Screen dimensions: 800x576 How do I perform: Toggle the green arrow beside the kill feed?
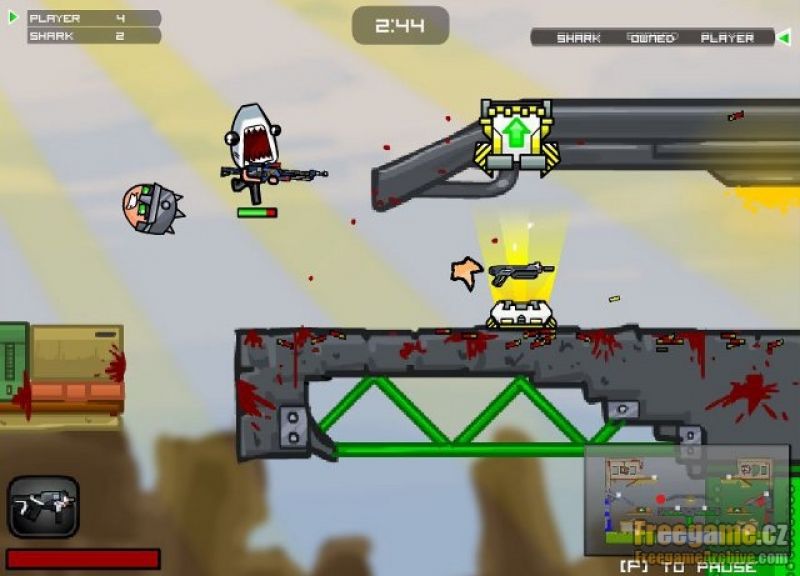click(784, 38)
